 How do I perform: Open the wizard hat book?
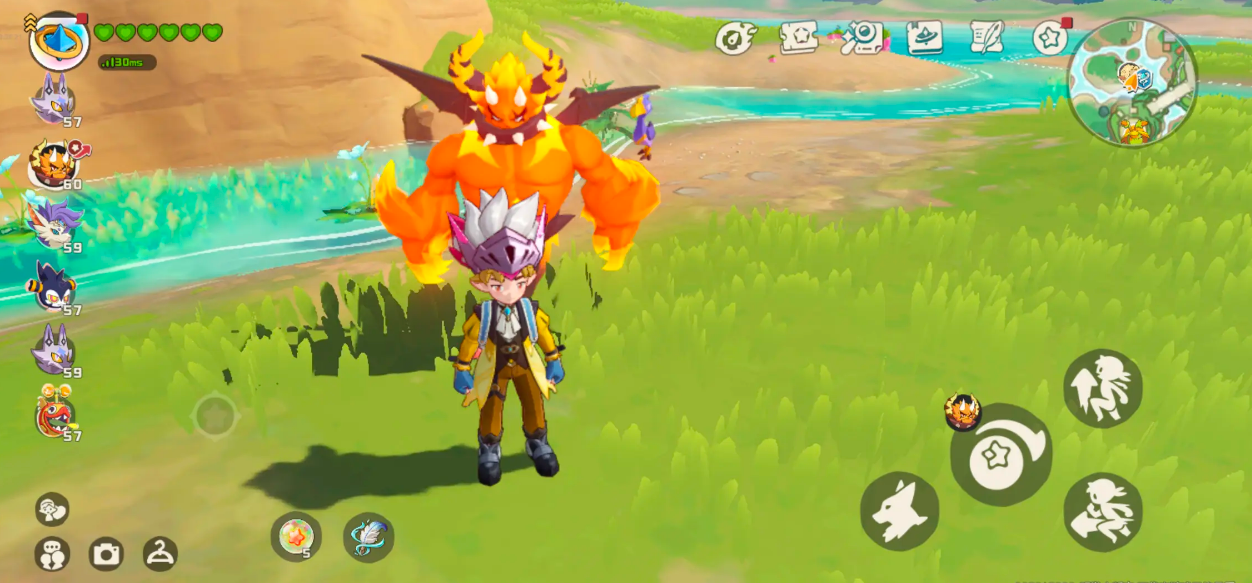[924, 38]
